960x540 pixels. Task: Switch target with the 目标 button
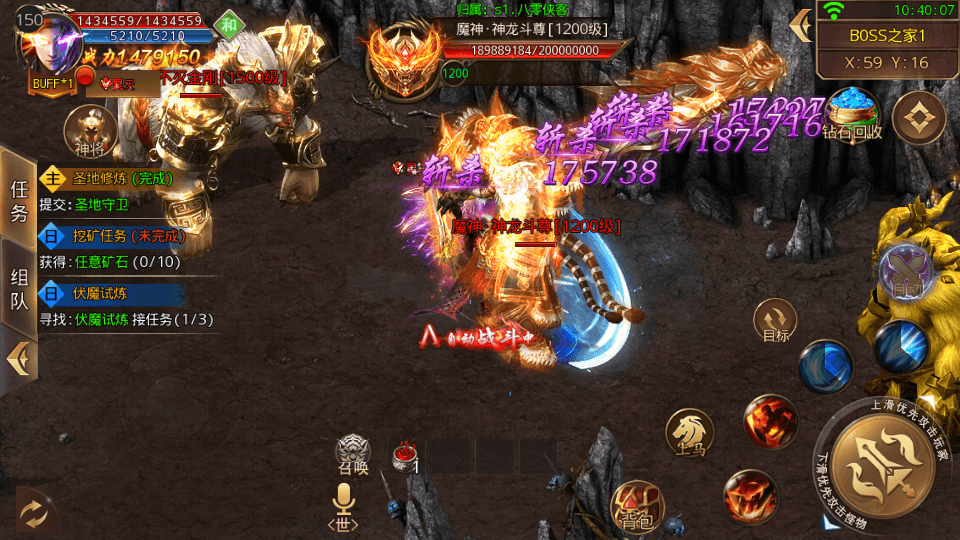coord(775,321)
